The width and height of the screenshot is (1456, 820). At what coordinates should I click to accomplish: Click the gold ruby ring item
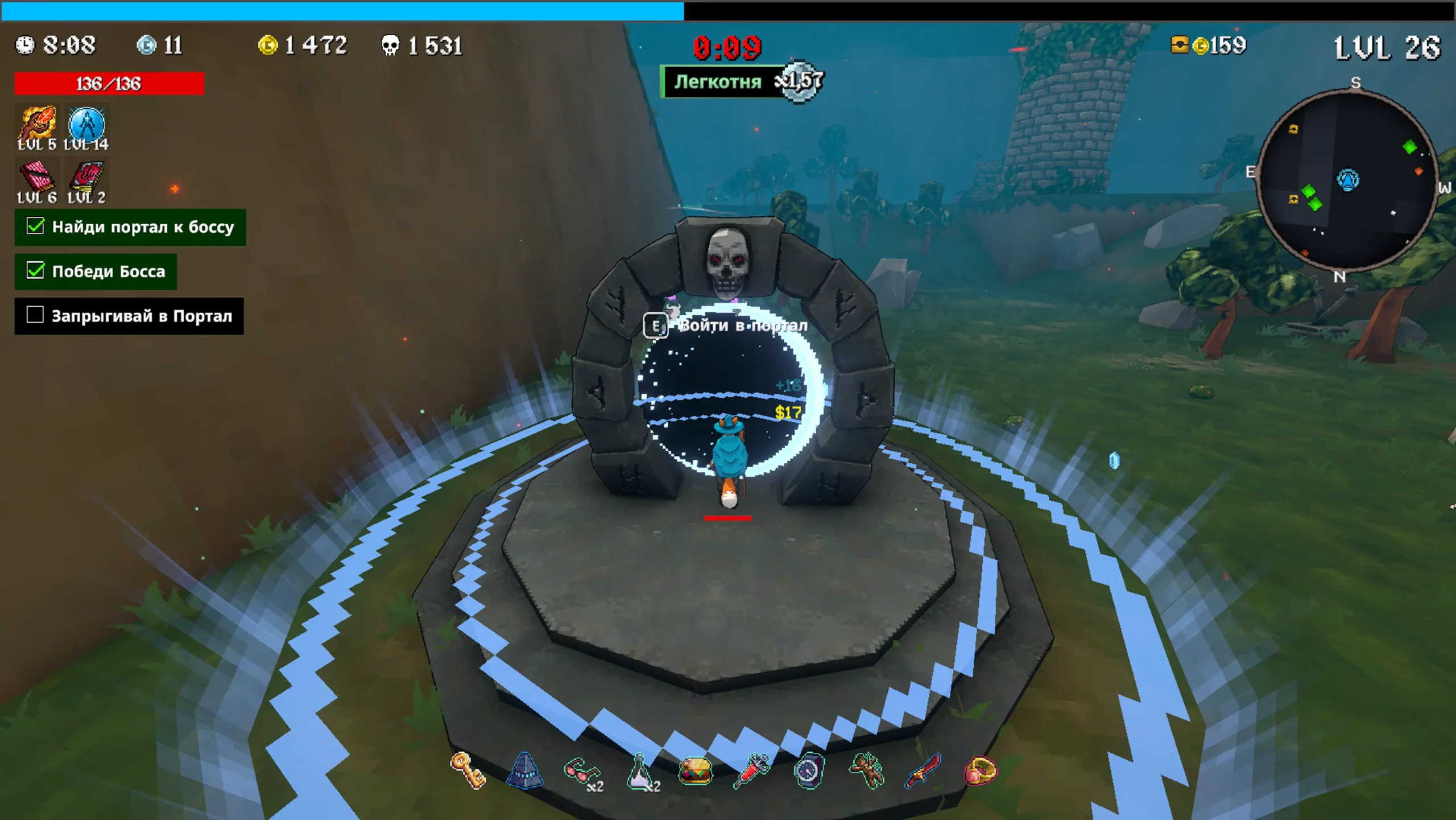981,770
